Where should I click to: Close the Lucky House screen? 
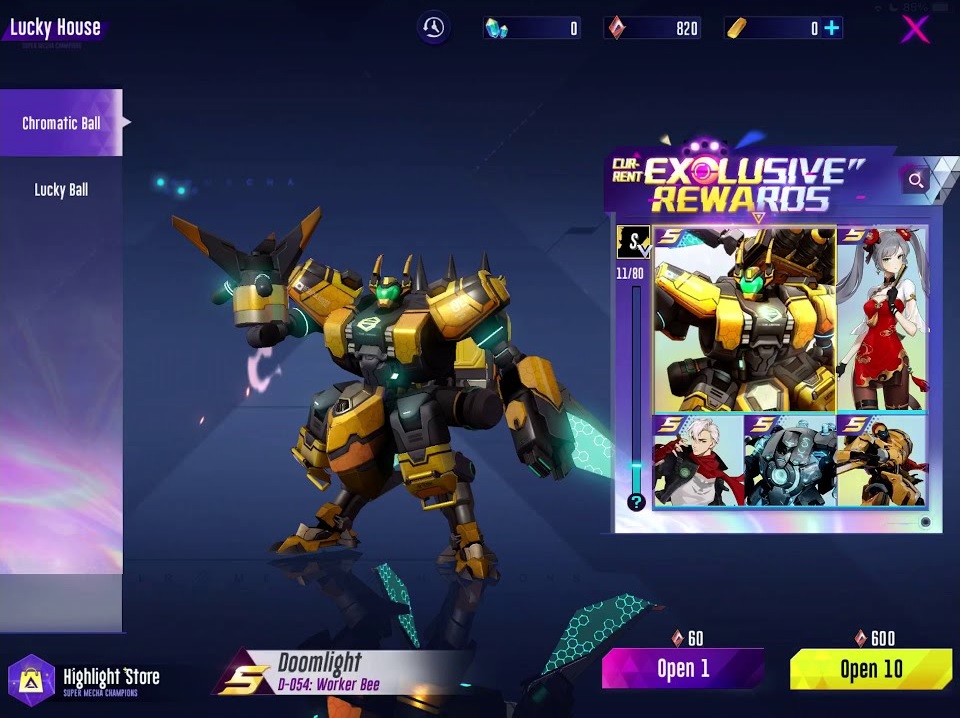point(915,29)
